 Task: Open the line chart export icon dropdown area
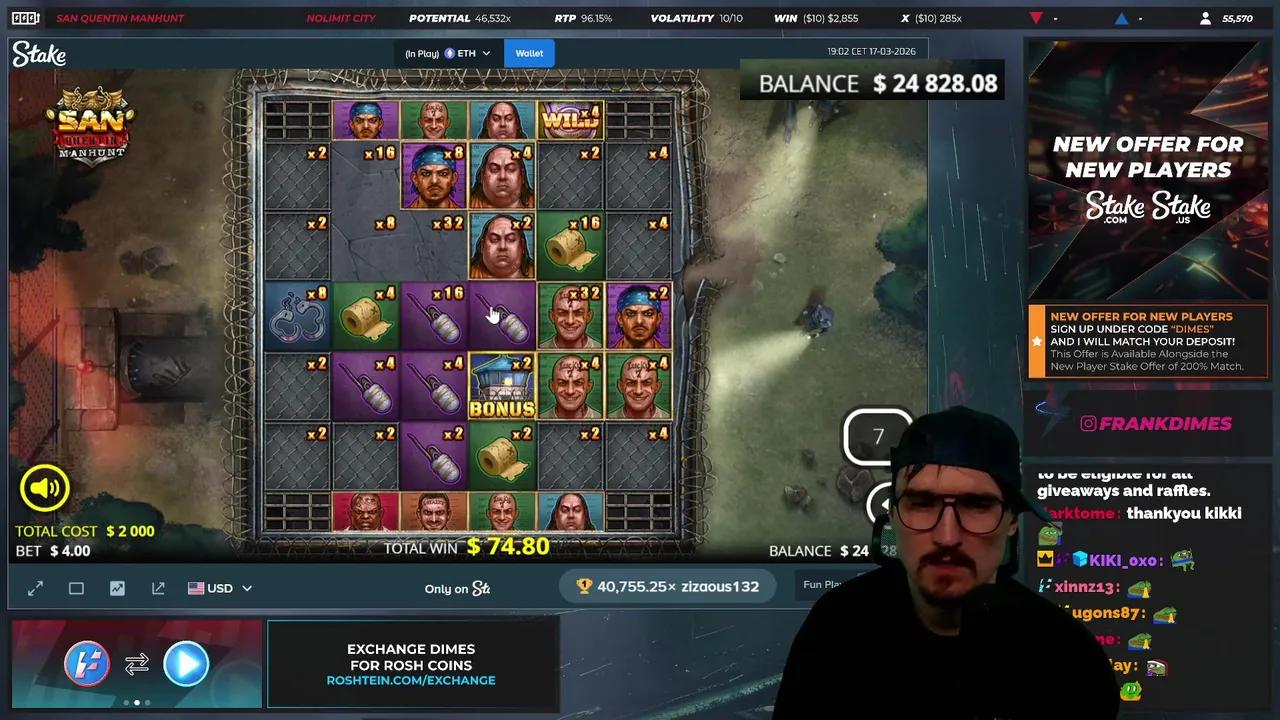[157, 588]
